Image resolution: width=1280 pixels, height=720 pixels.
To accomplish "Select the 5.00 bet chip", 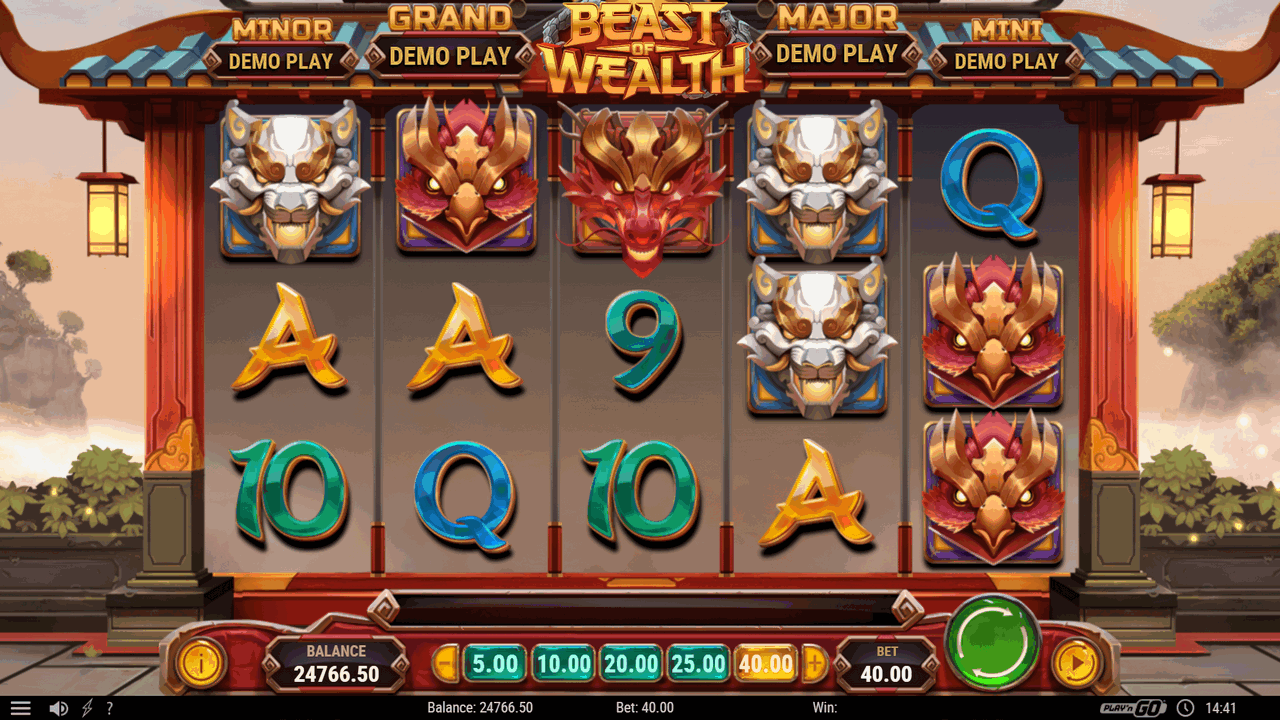I will click(x=494, y=662).
